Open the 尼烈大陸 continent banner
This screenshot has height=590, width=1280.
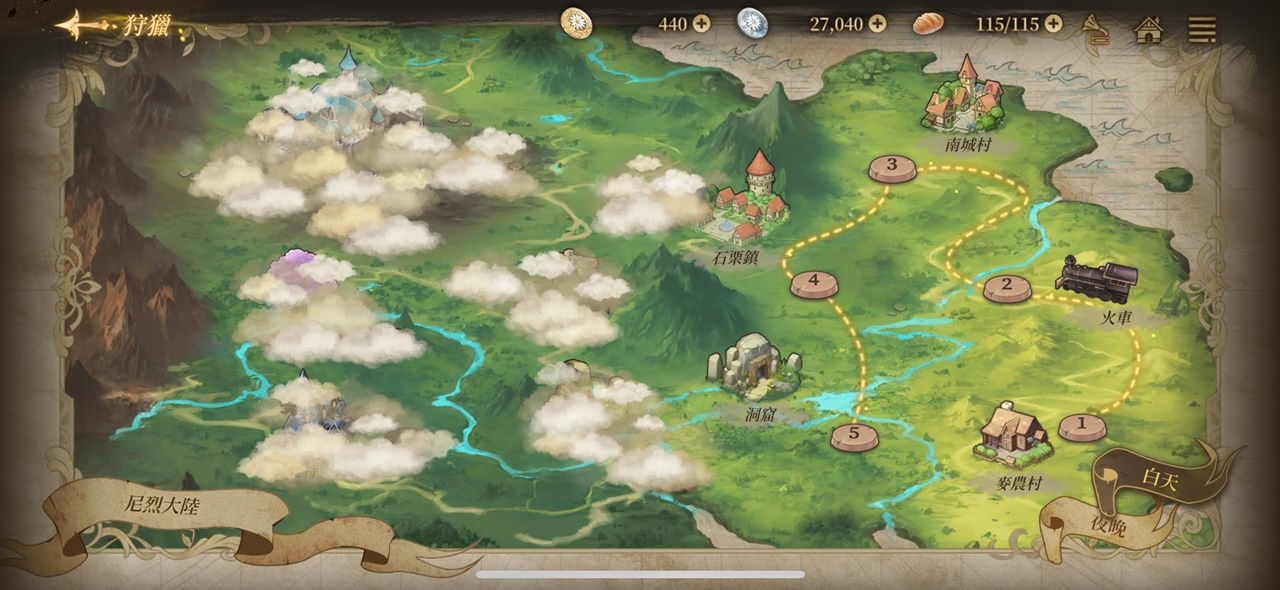click(x=162, y=506)
